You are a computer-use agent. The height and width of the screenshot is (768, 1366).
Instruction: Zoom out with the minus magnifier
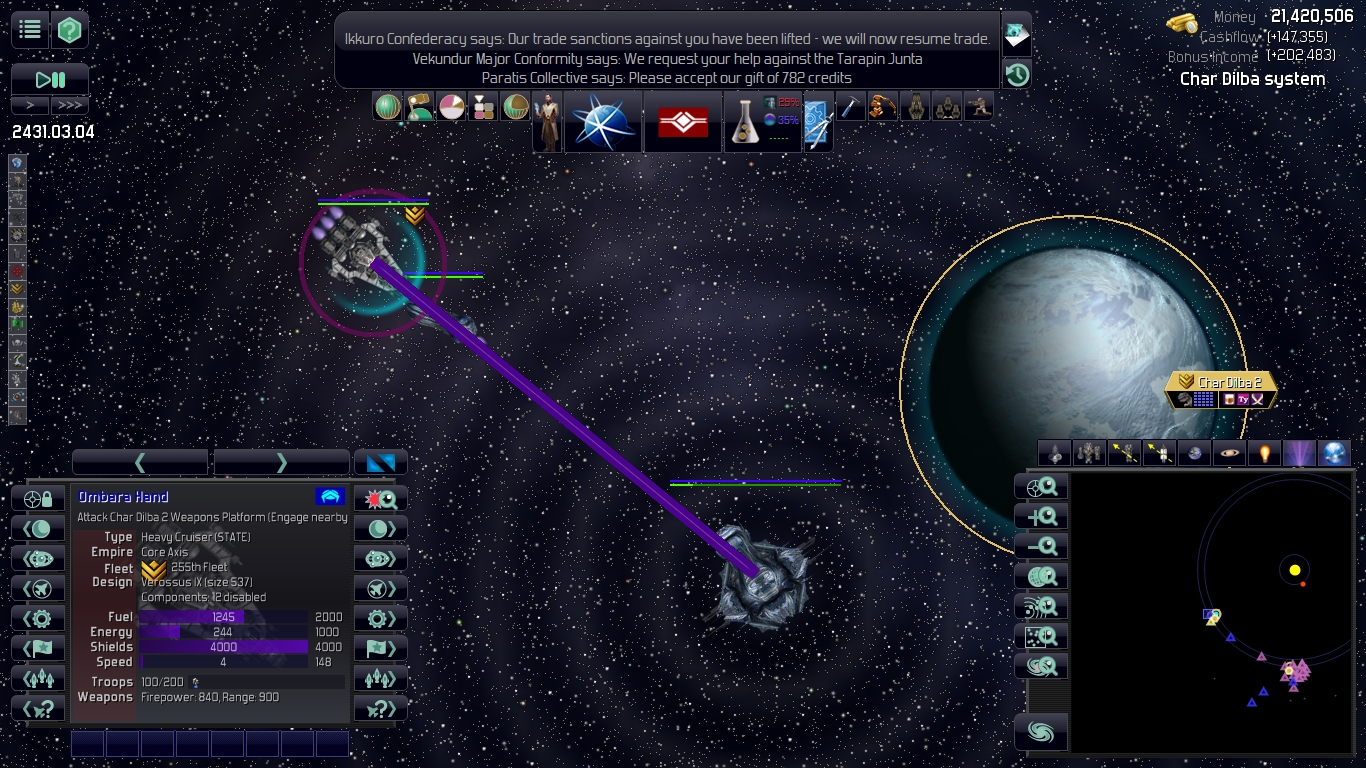click(1041, 546)
